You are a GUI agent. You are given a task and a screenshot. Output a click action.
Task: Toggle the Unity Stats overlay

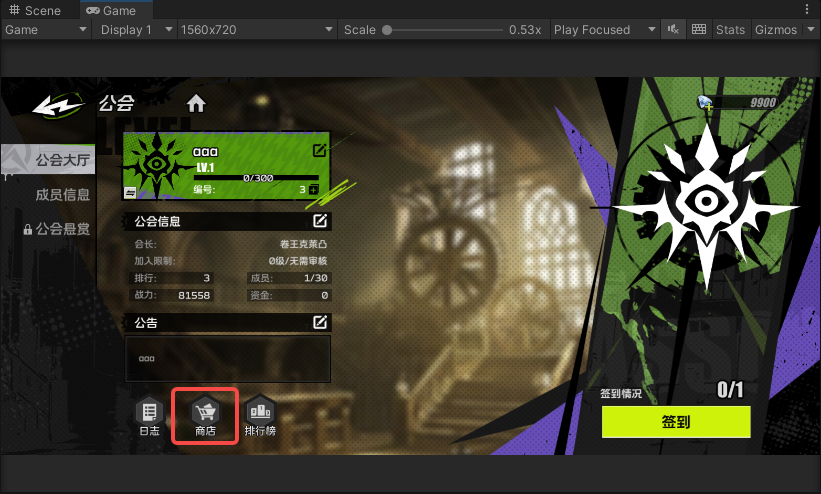tap(730, 30)
